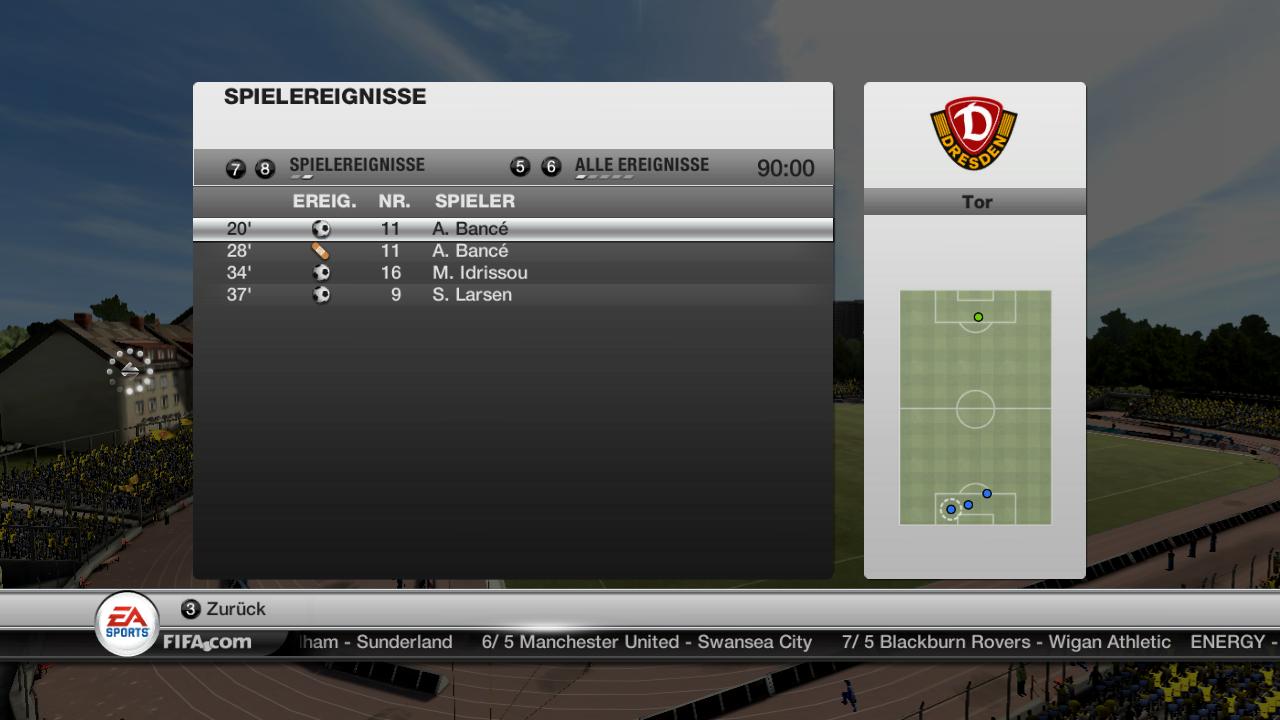This screenshot has height=720, width=1280.
Task: Switch to the Spielereignisse tab
Action: [x=356, y=166]
